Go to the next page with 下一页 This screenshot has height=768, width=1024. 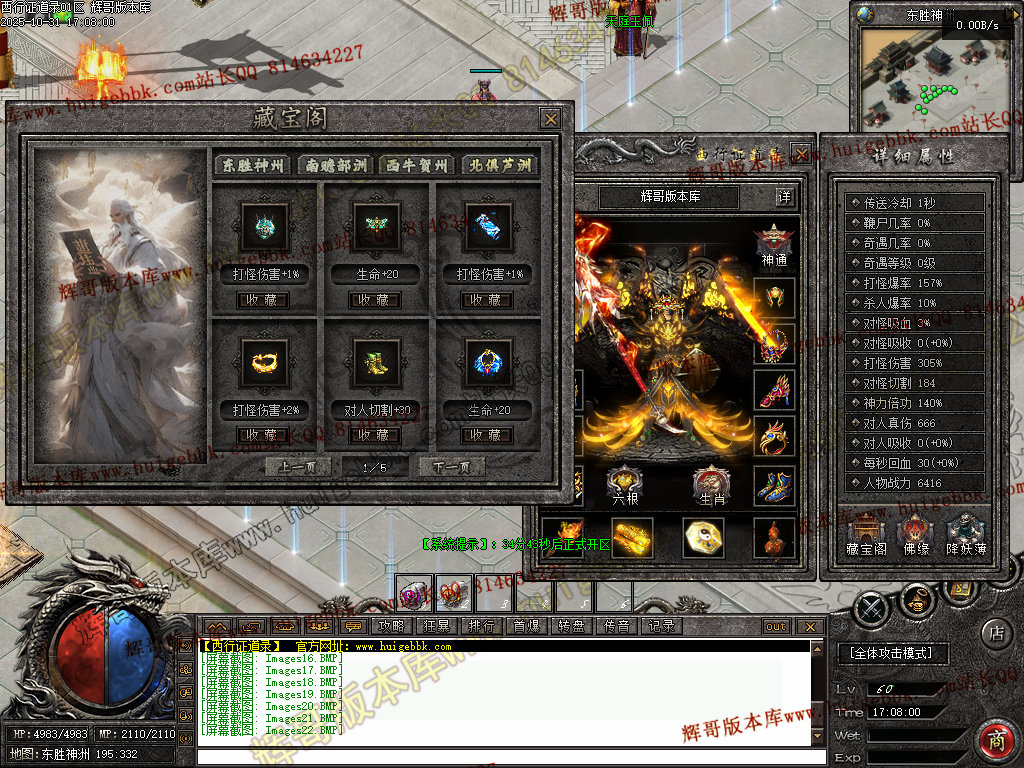tap(451, 467)
